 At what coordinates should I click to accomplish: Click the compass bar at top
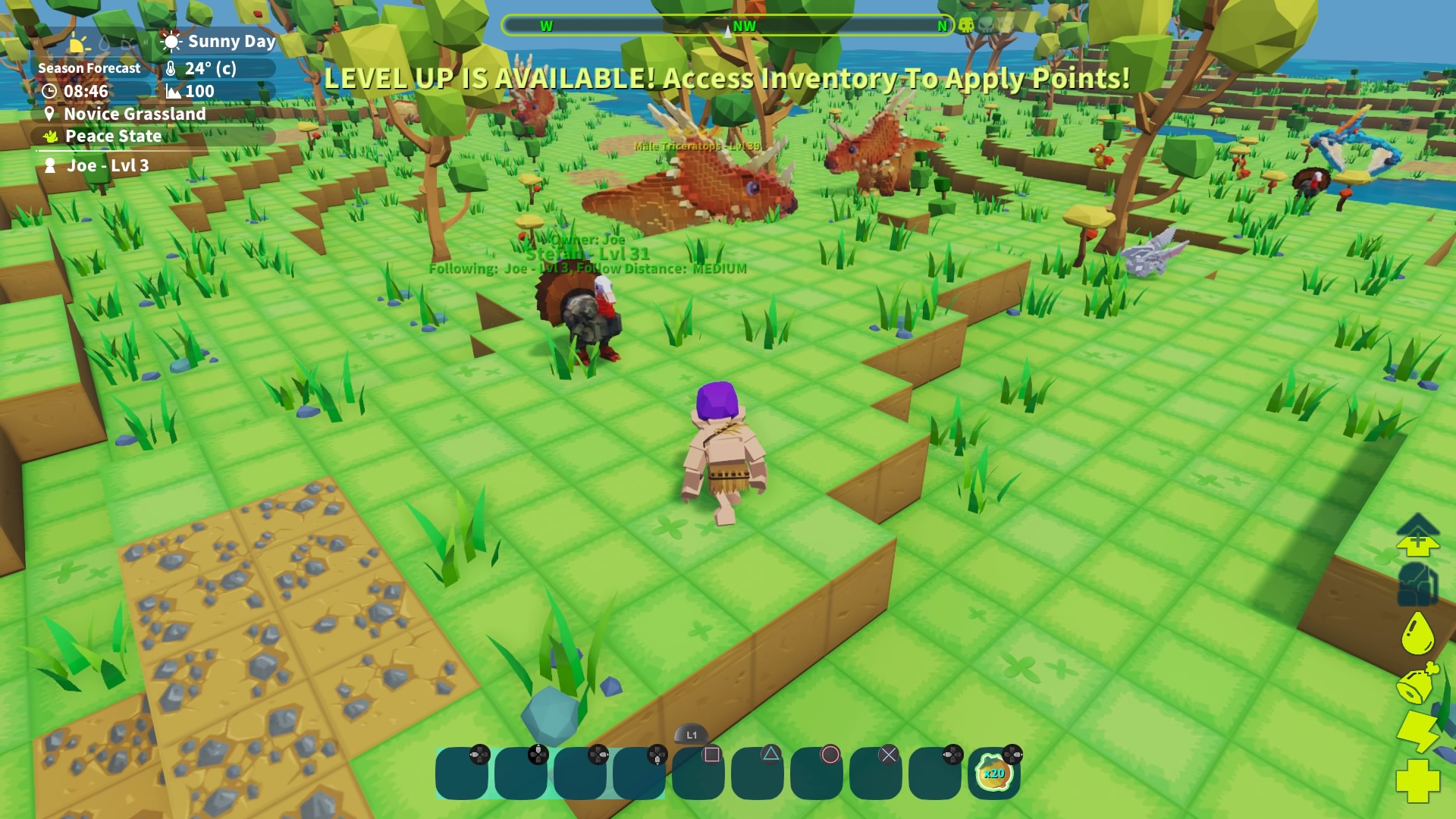pyautogui.click(x=726, y=26)
